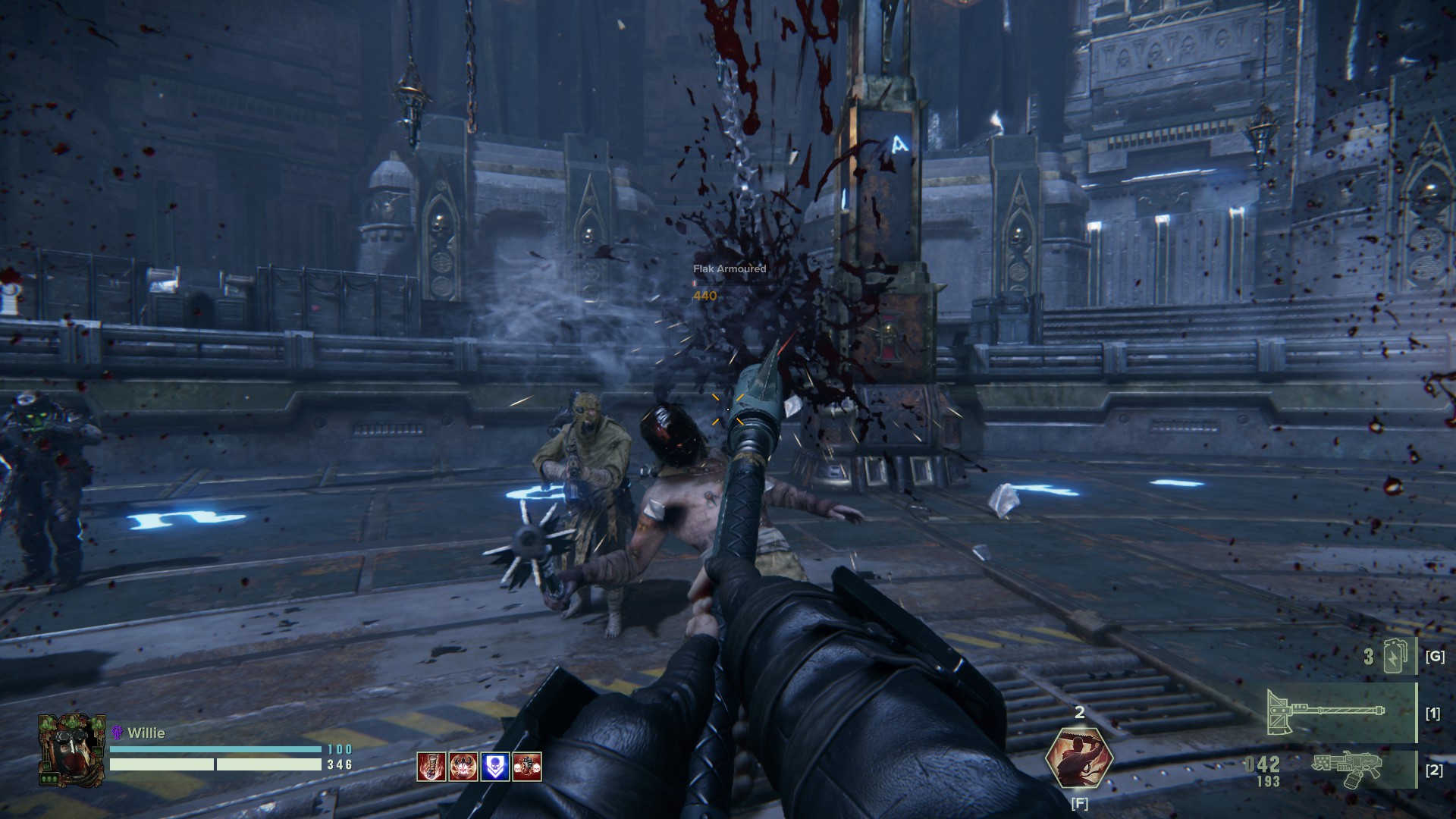1456x819 pixels.
Task: Click Willie's character portrait
Action: pos(71,749)
